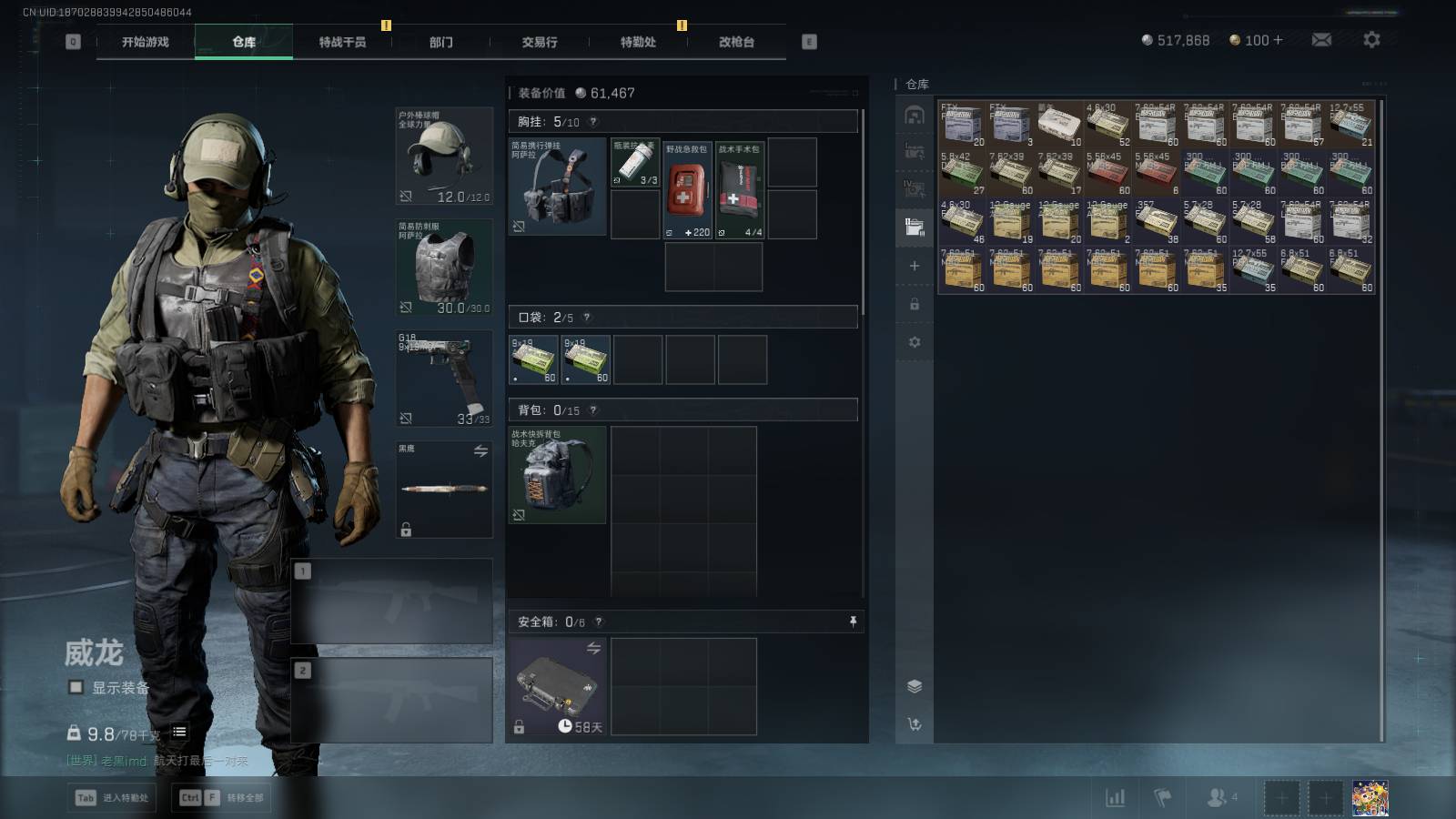Image resolution: width=1456 pixels, height=819 pixels.
Task: Select the tactical backpack slot
Action: (557, 474)
